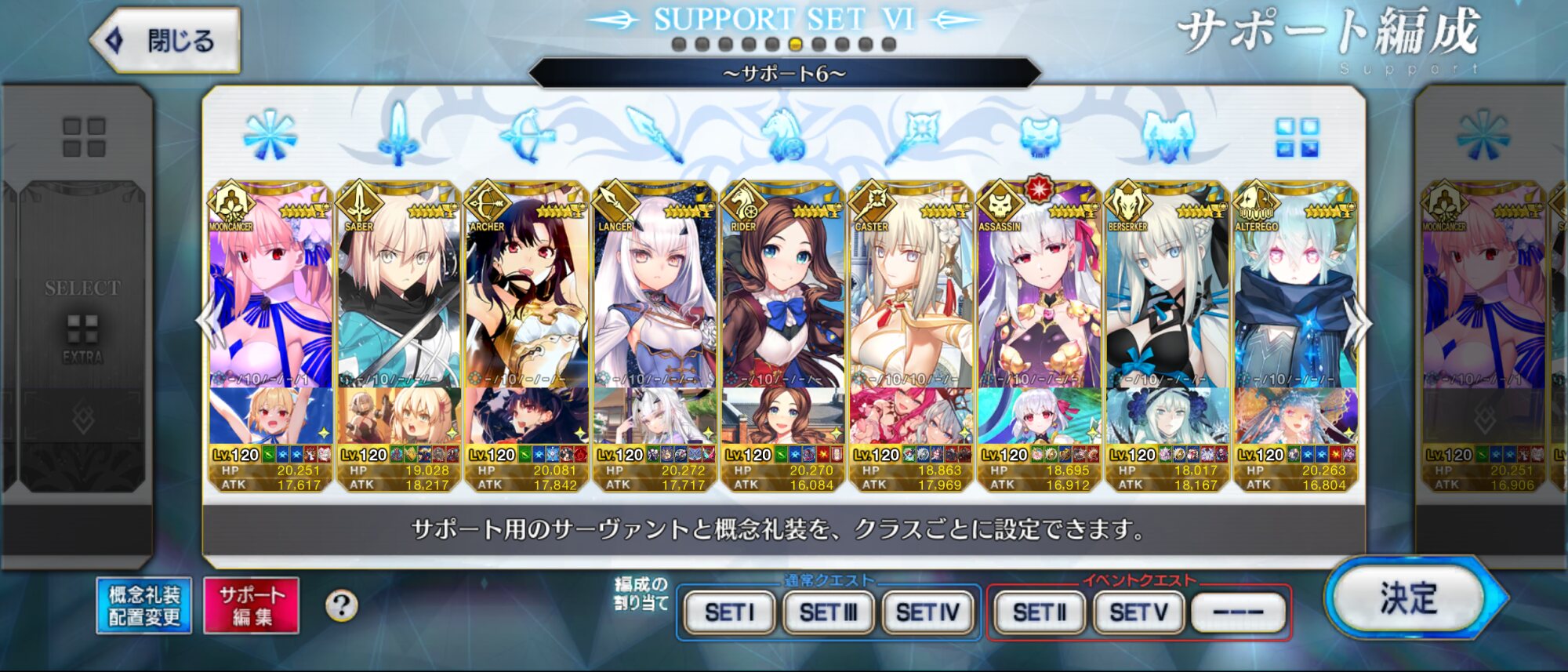
Task: Open the サポート編集 button
Action: click(x=251, y=605)
